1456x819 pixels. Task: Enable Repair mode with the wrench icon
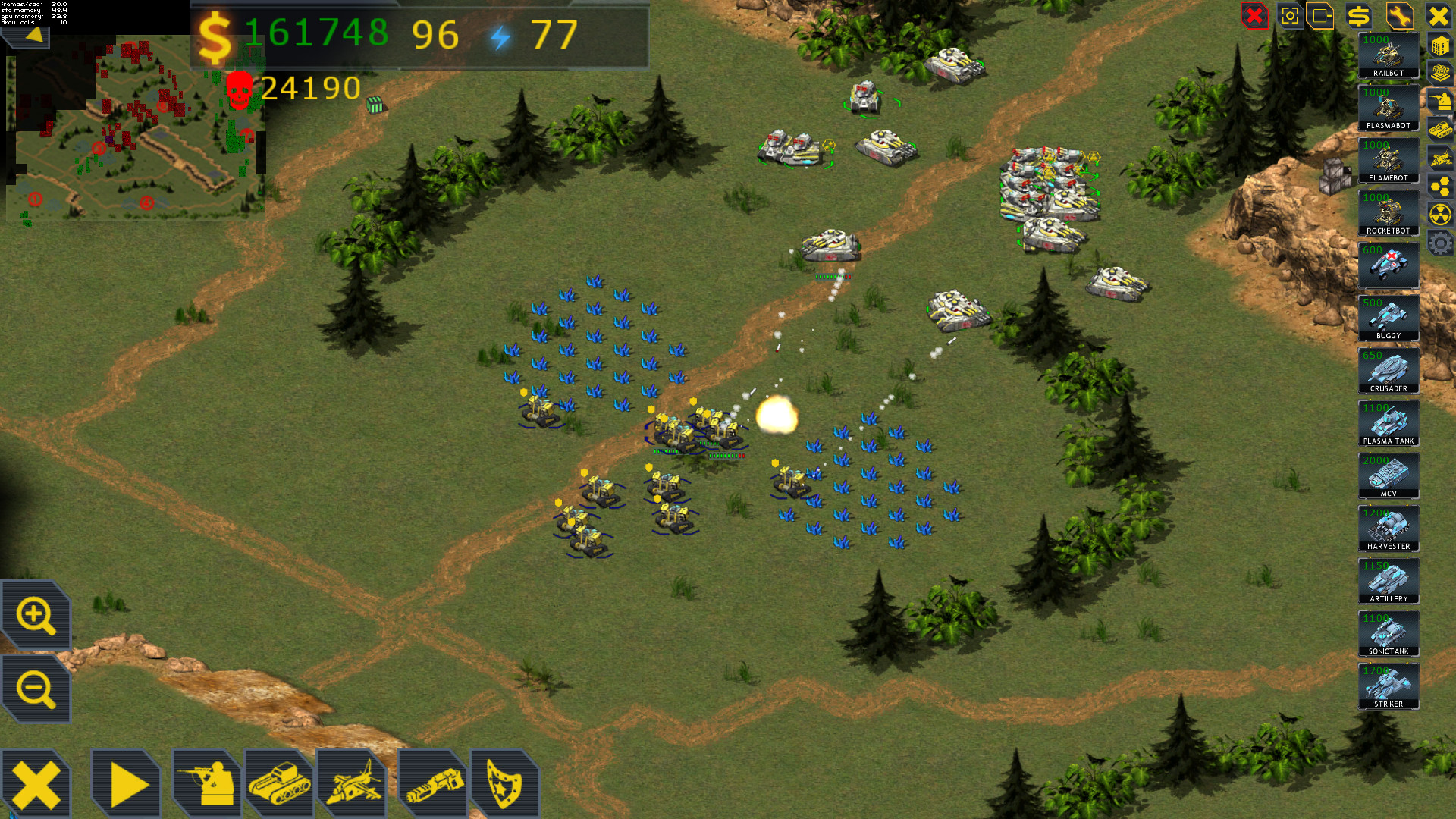click(1400, 17)
